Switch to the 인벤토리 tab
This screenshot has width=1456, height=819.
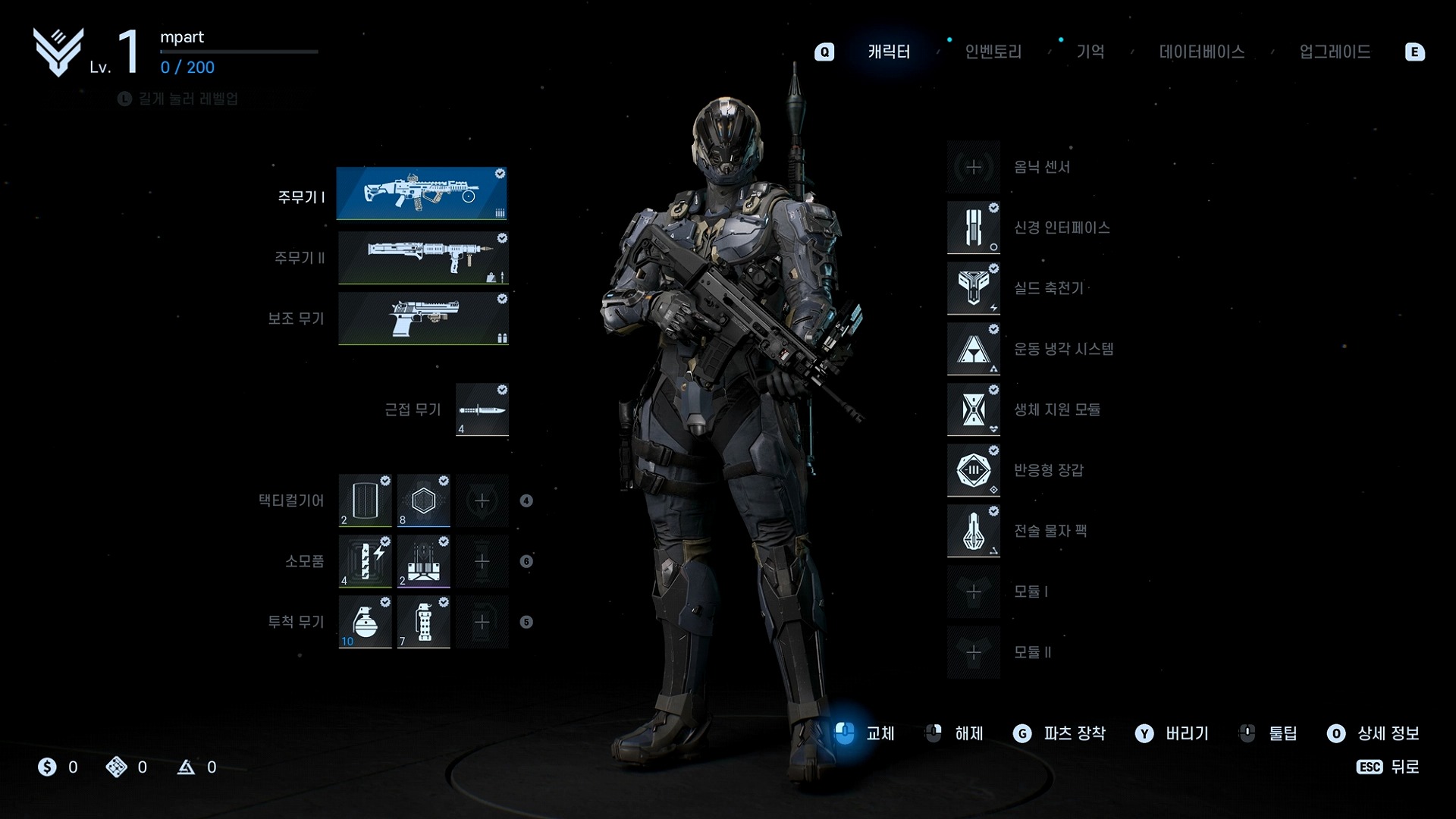click(x=993, y=52)
